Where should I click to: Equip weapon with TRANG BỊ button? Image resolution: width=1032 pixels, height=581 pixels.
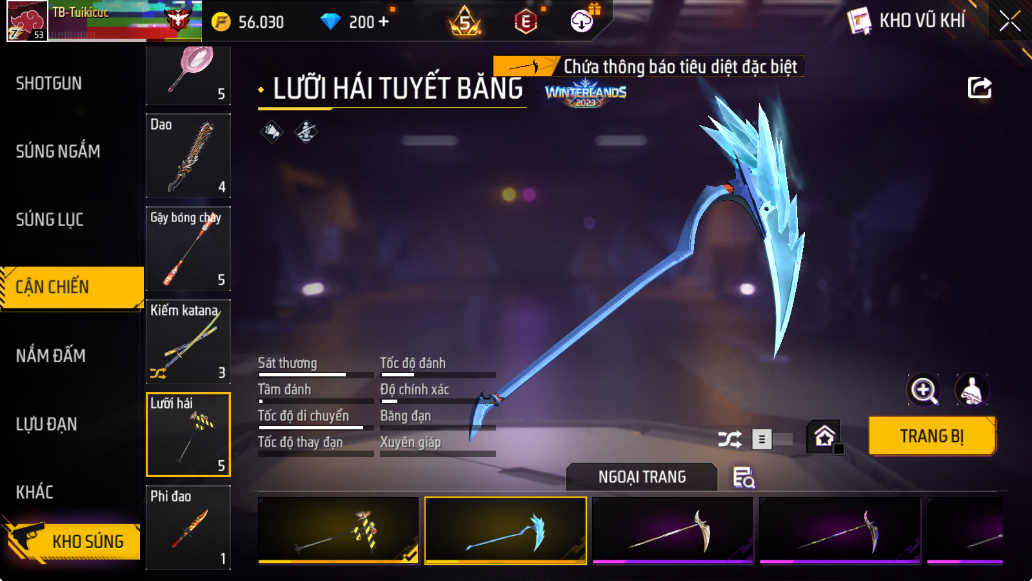(x=931, y=436)
